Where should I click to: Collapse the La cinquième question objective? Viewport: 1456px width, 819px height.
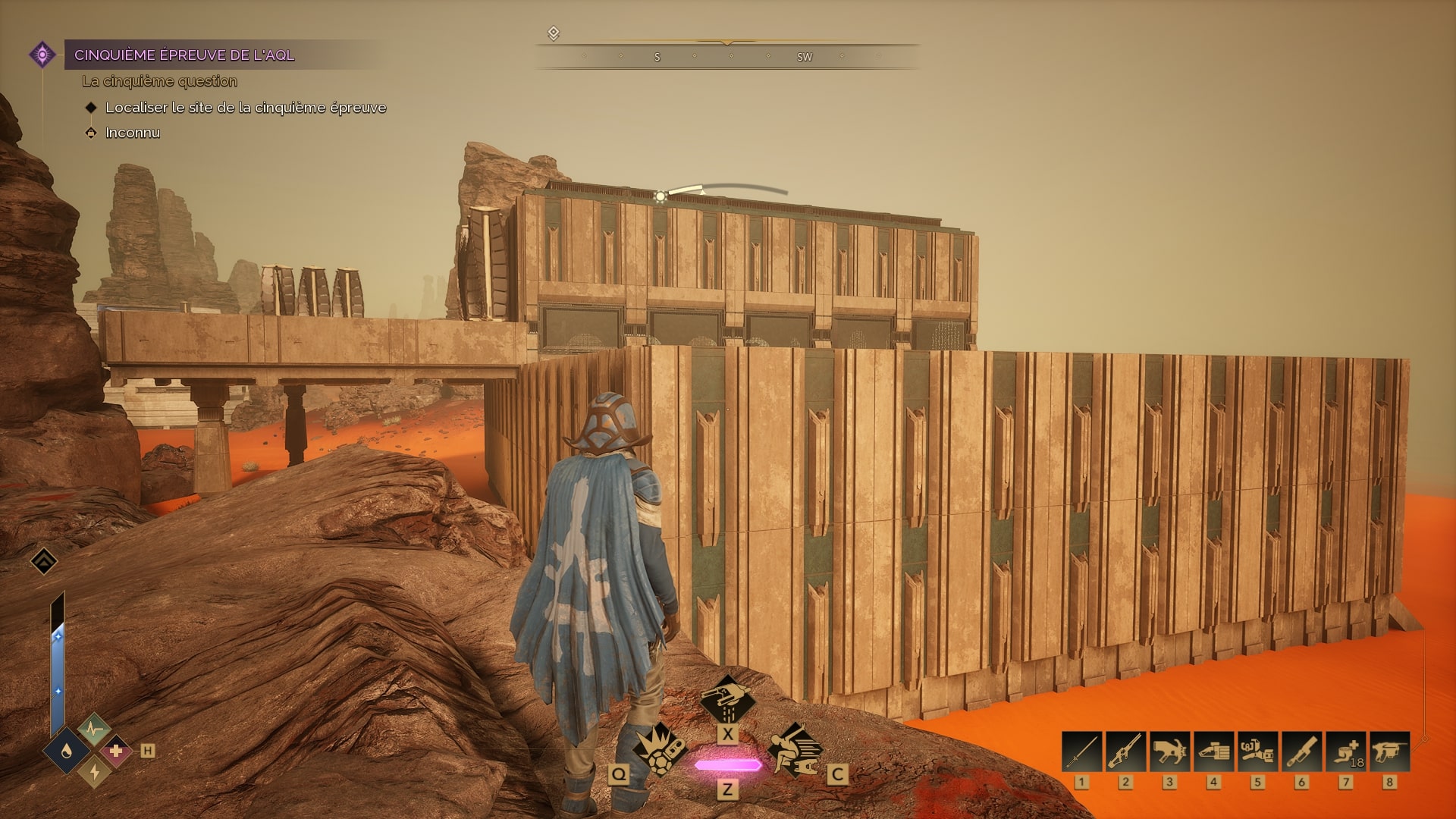click(x=159, y=81)
